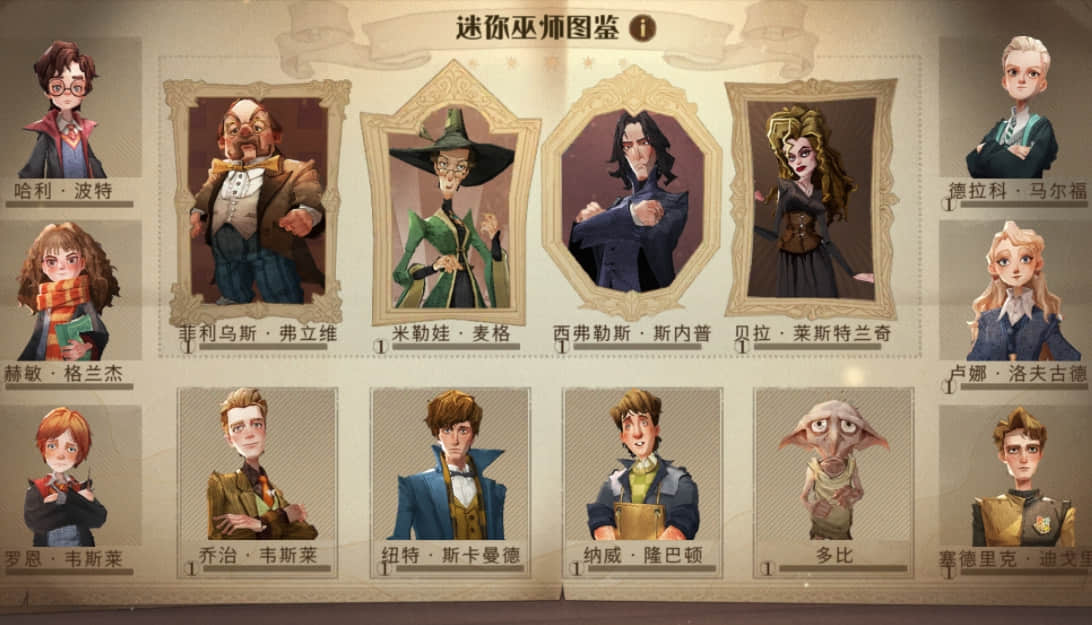Choose the framed 西弗勒斯·斯内普 portrait
The height and width of the screenshot is (625, 1092).
[631, 200]
